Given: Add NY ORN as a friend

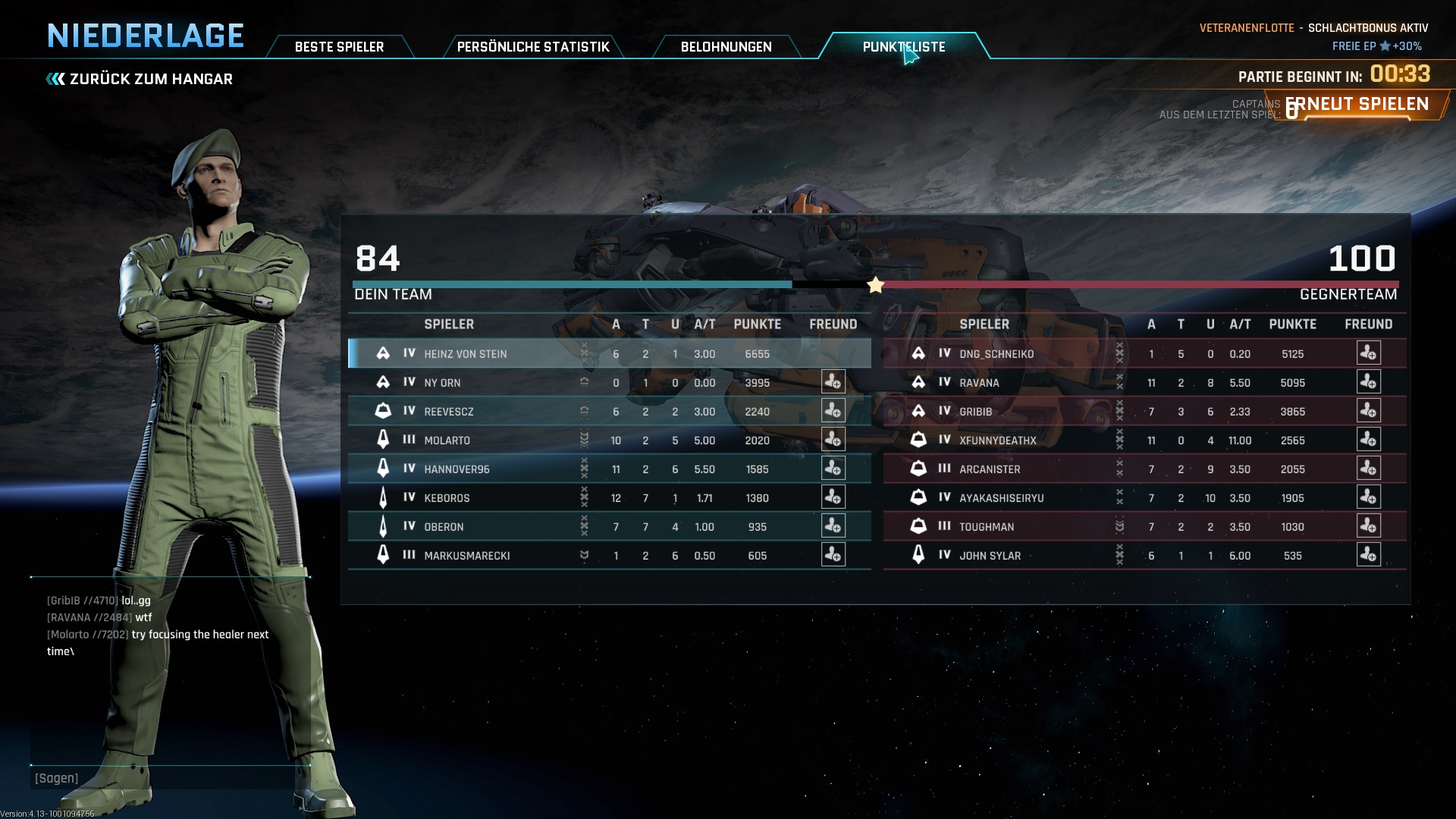Looking at the screenshot, I should [x=833, y=382].
